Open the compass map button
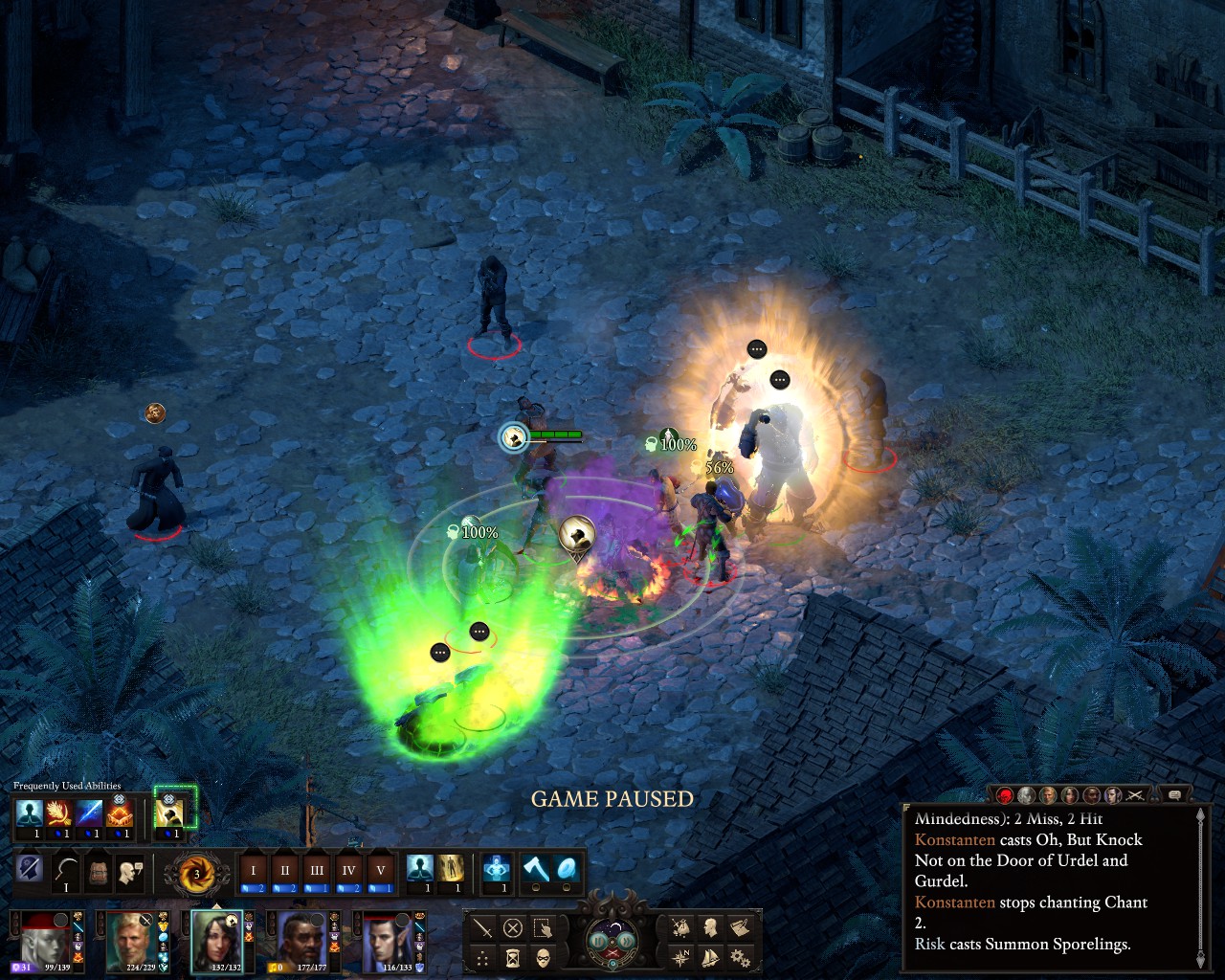 (x=680, y=956)
